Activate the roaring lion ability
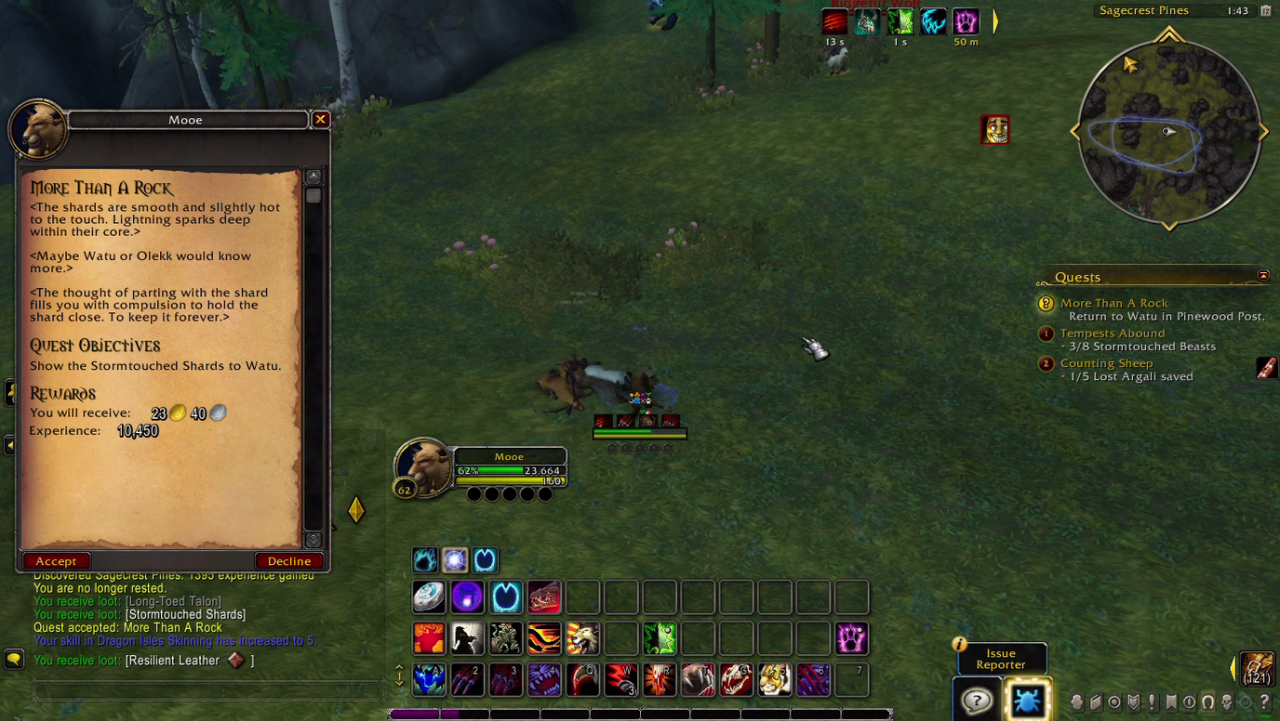The height and width of the screenshot is (721, 1280). pyautogui.click(x=582, y=638)
